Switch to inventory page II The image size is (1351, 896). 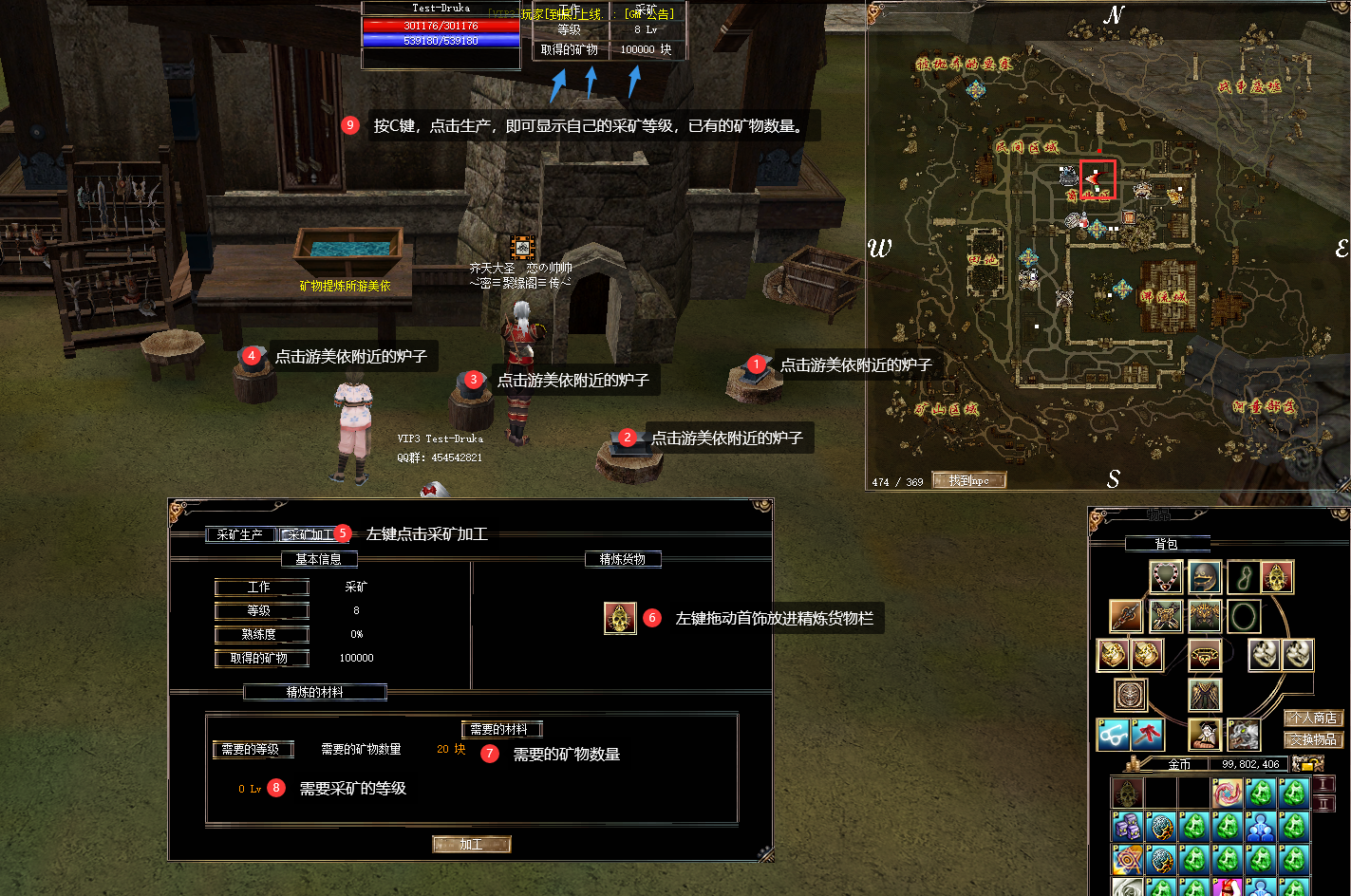pos(1324,804)
